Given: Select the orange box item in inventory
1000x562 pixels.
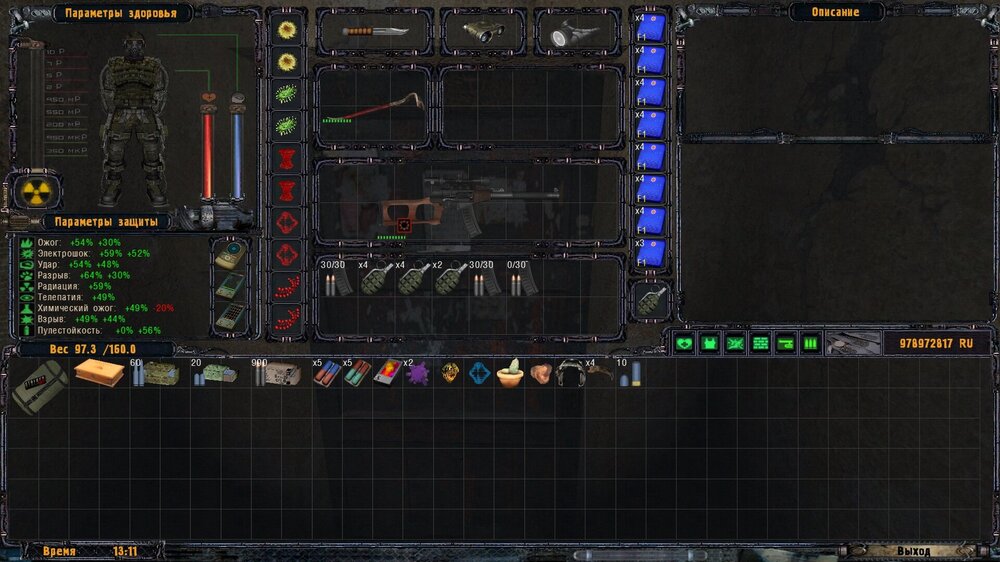Looking at the screenshot, I should 98,373.
